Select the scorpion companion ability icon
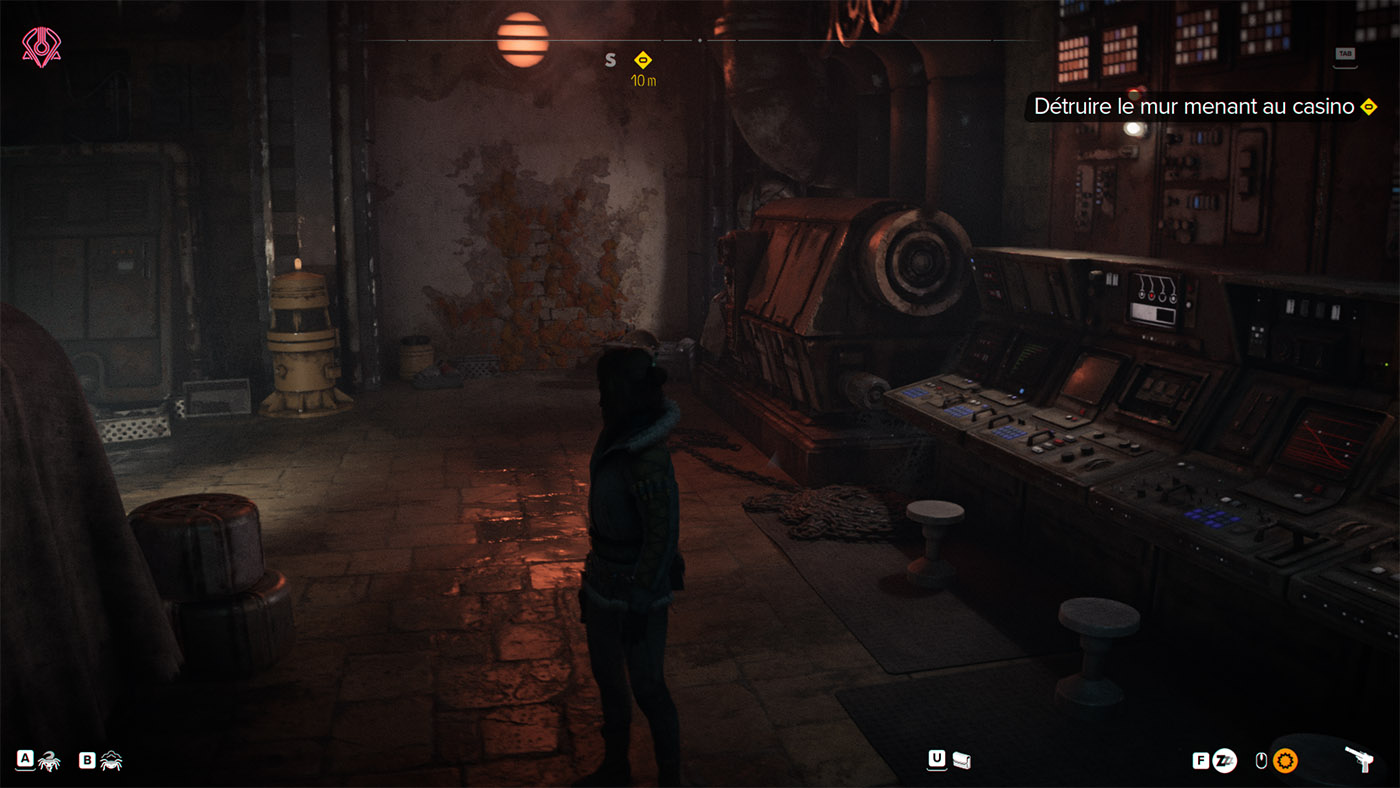 (49, 761)
